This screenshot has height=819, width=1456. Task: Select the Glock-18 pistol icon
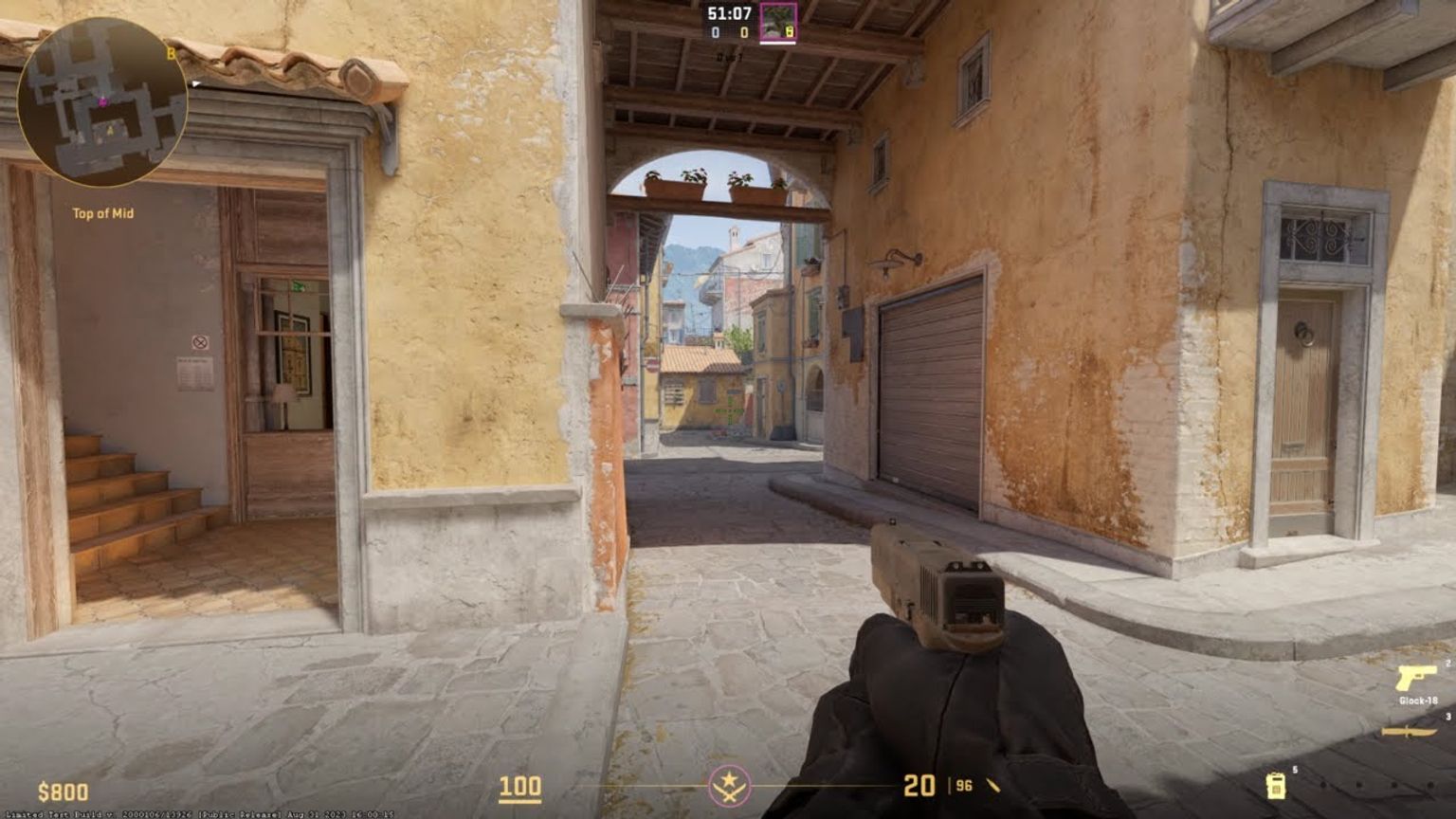point(1416,678)
